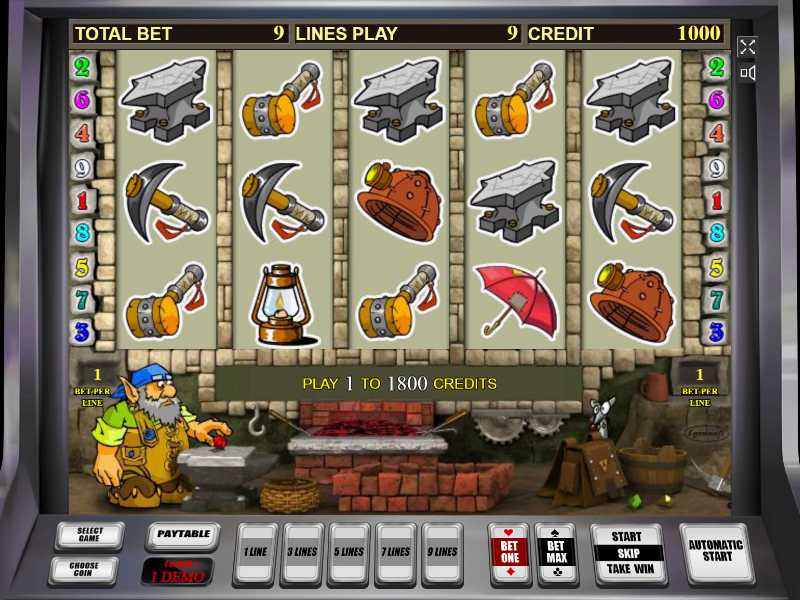
Task: Activate 5 Lines play
Action: 349,552
